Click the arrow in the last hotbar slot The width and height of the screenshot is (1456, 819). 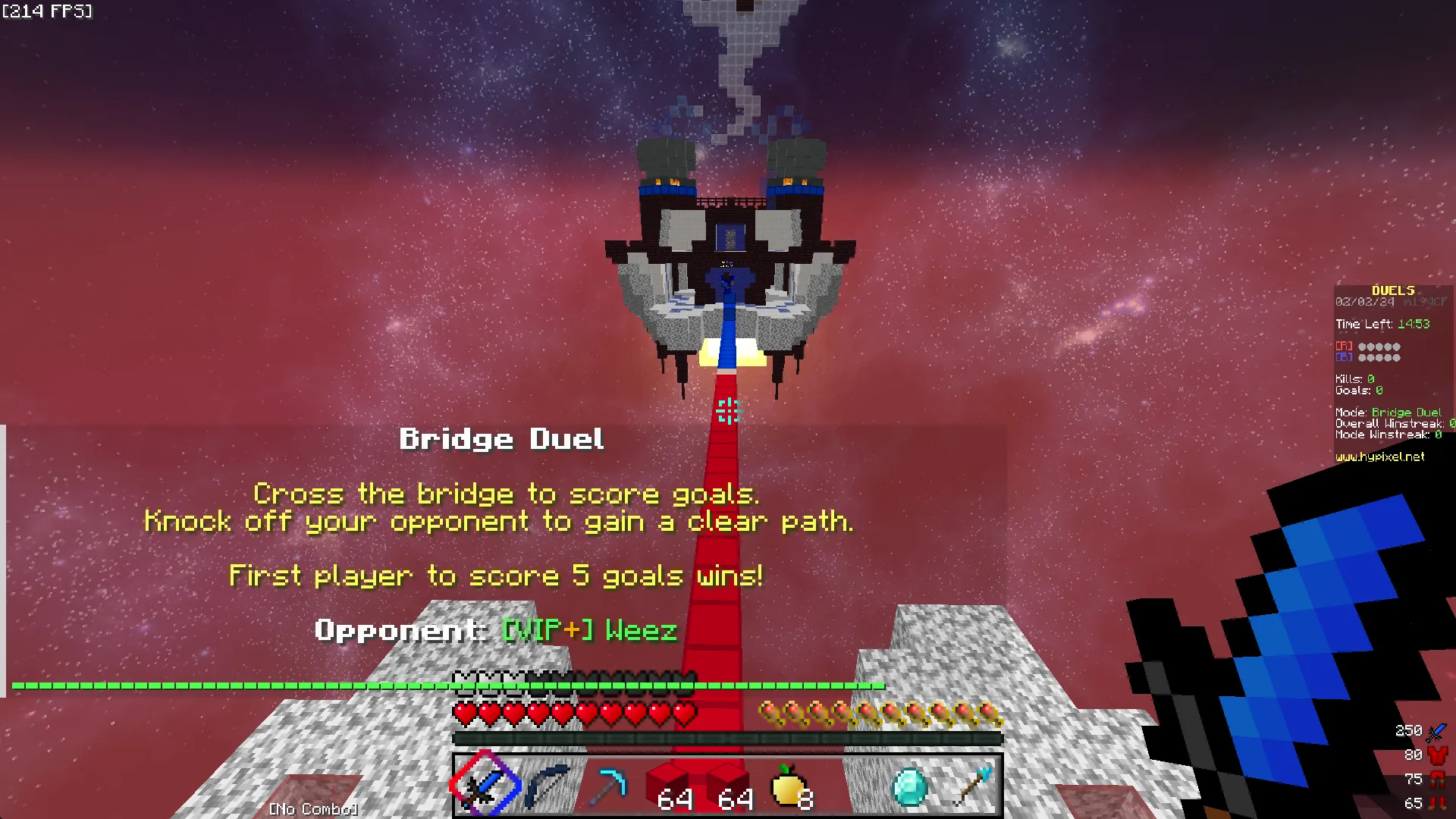[973, 785]
